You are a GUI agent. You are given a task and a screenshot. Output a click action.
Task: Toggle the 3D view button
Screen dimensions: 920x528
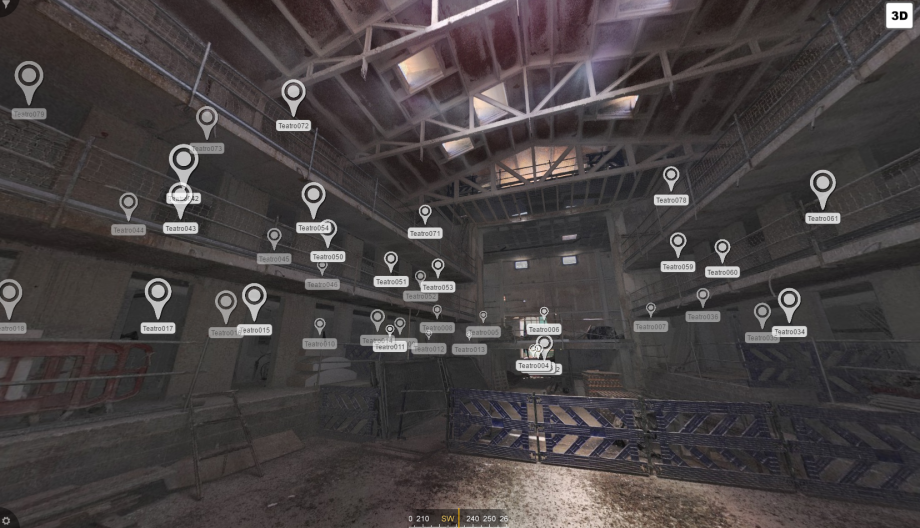click(901, 17)
